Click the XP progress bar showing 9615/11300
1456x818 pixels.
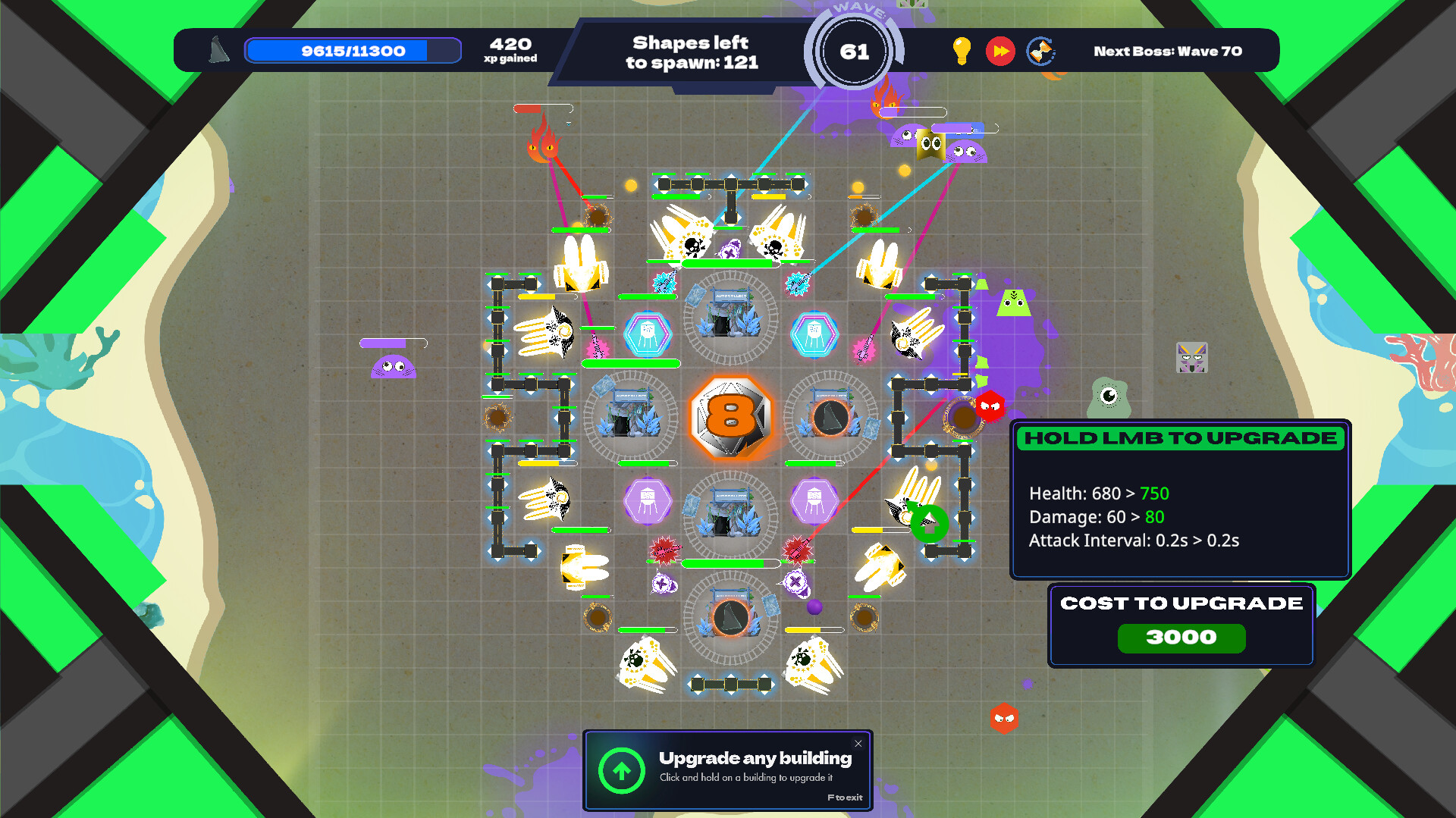pos(352,50)
